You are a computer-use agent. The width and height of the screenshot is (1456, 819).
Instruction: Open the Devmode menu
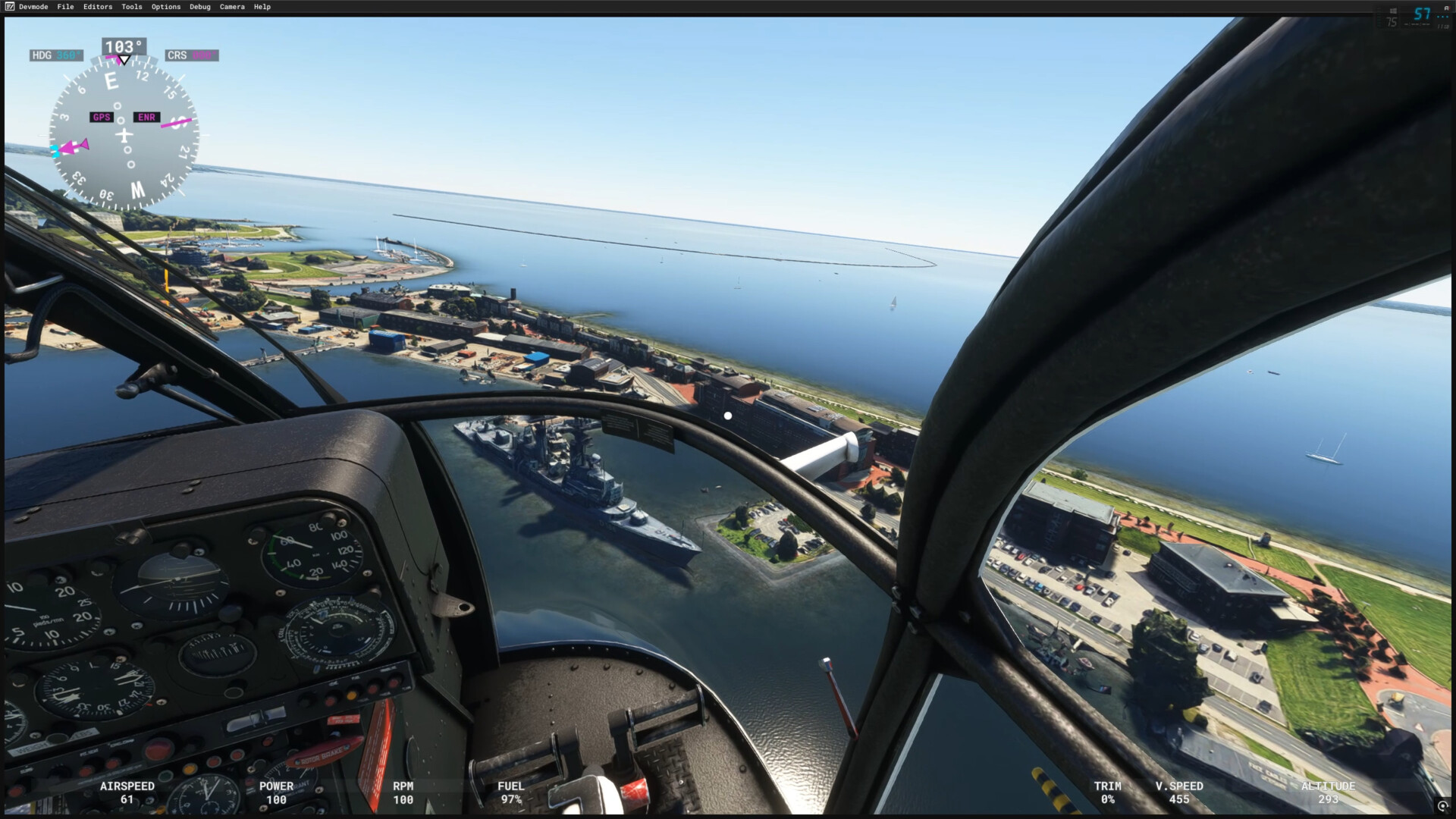pos(33,7)
